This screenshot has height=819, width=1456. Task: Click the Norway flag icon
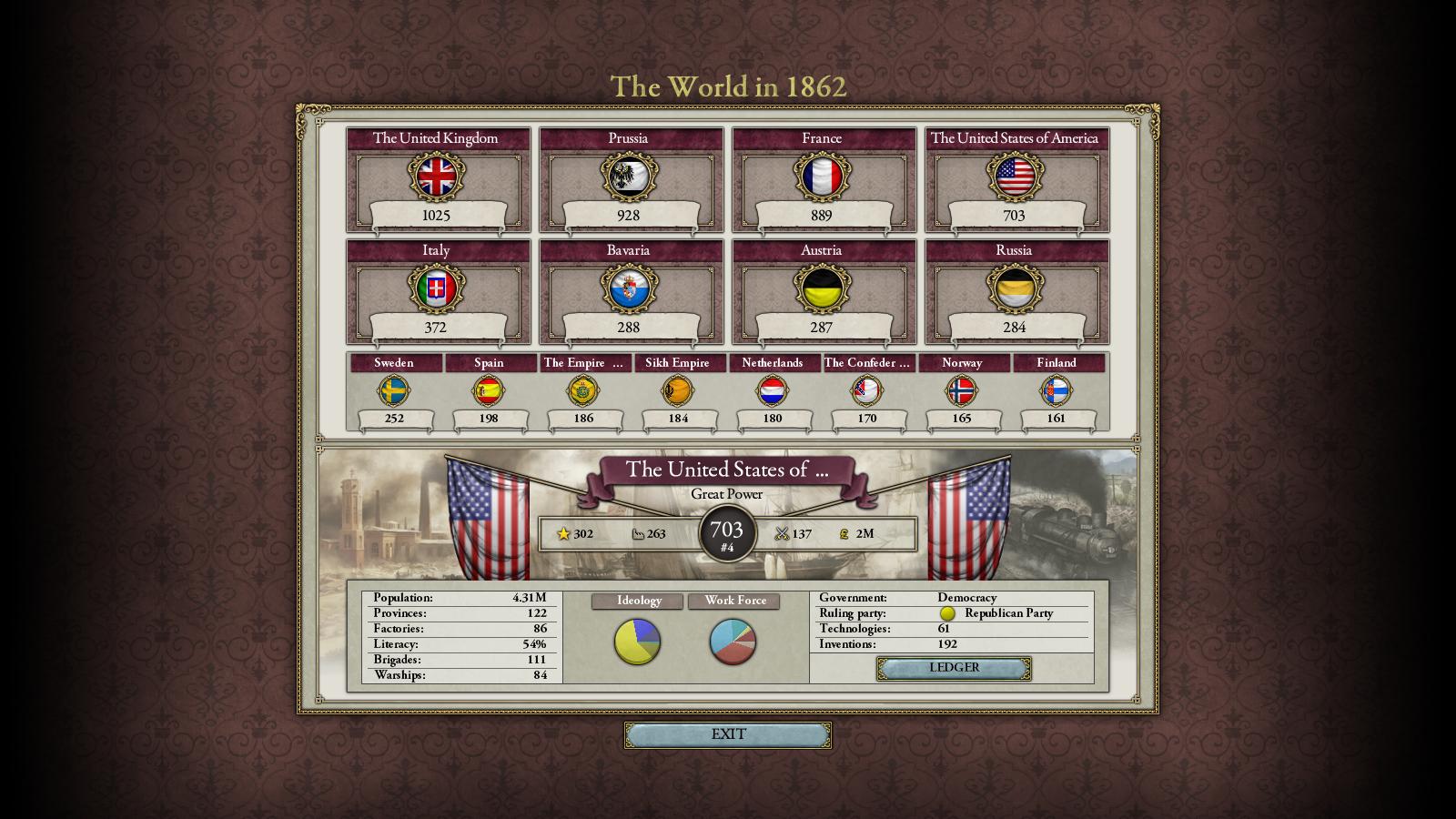(962, 391)
